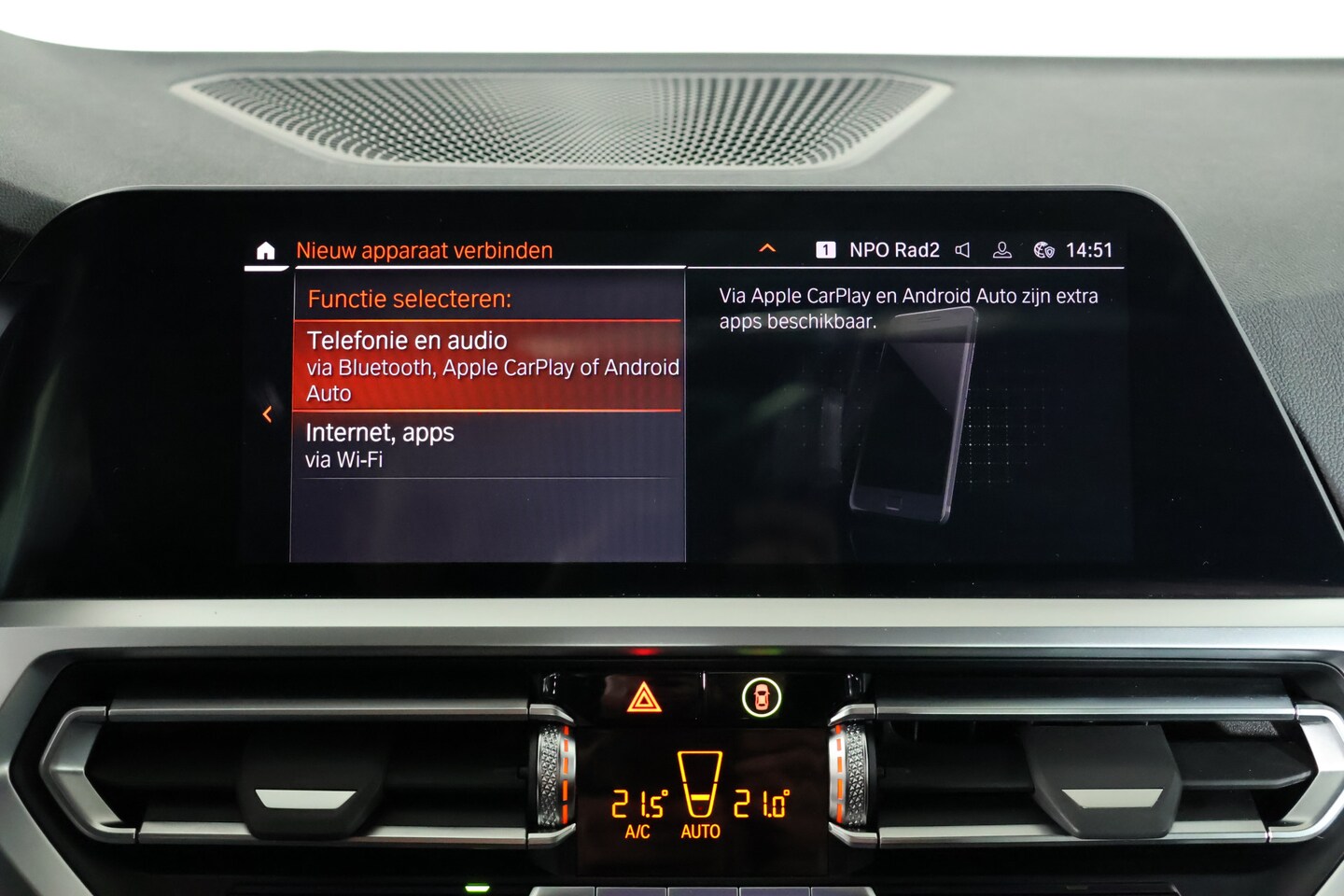Toggle the speaker mute icon
Image resolution: width=1344 pixels, height=896 pixels.
962,250
